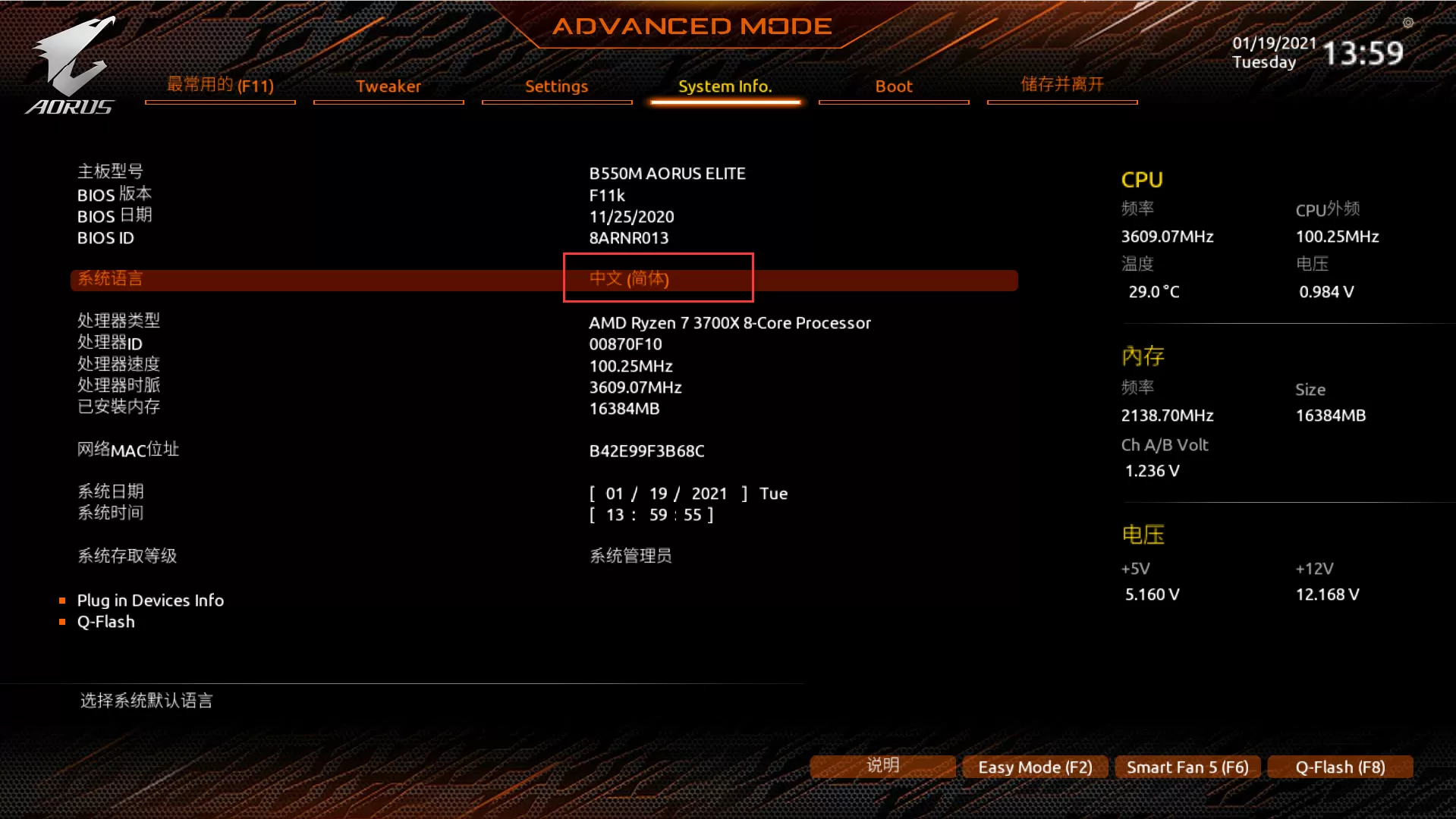Switch to the Boot tab
Image resolution: width=1456 pixels, height=819 pixels.
[894, 86]
